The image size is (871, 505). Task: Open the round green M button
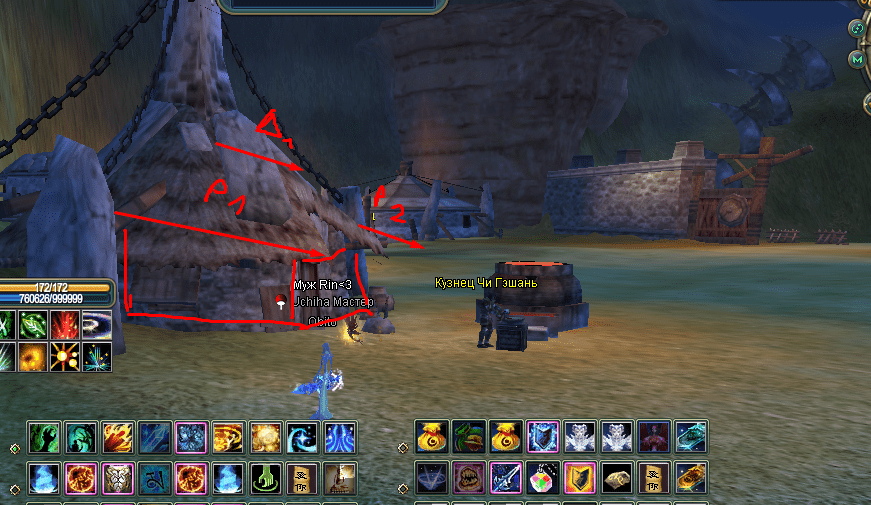(x=858, y=60)
